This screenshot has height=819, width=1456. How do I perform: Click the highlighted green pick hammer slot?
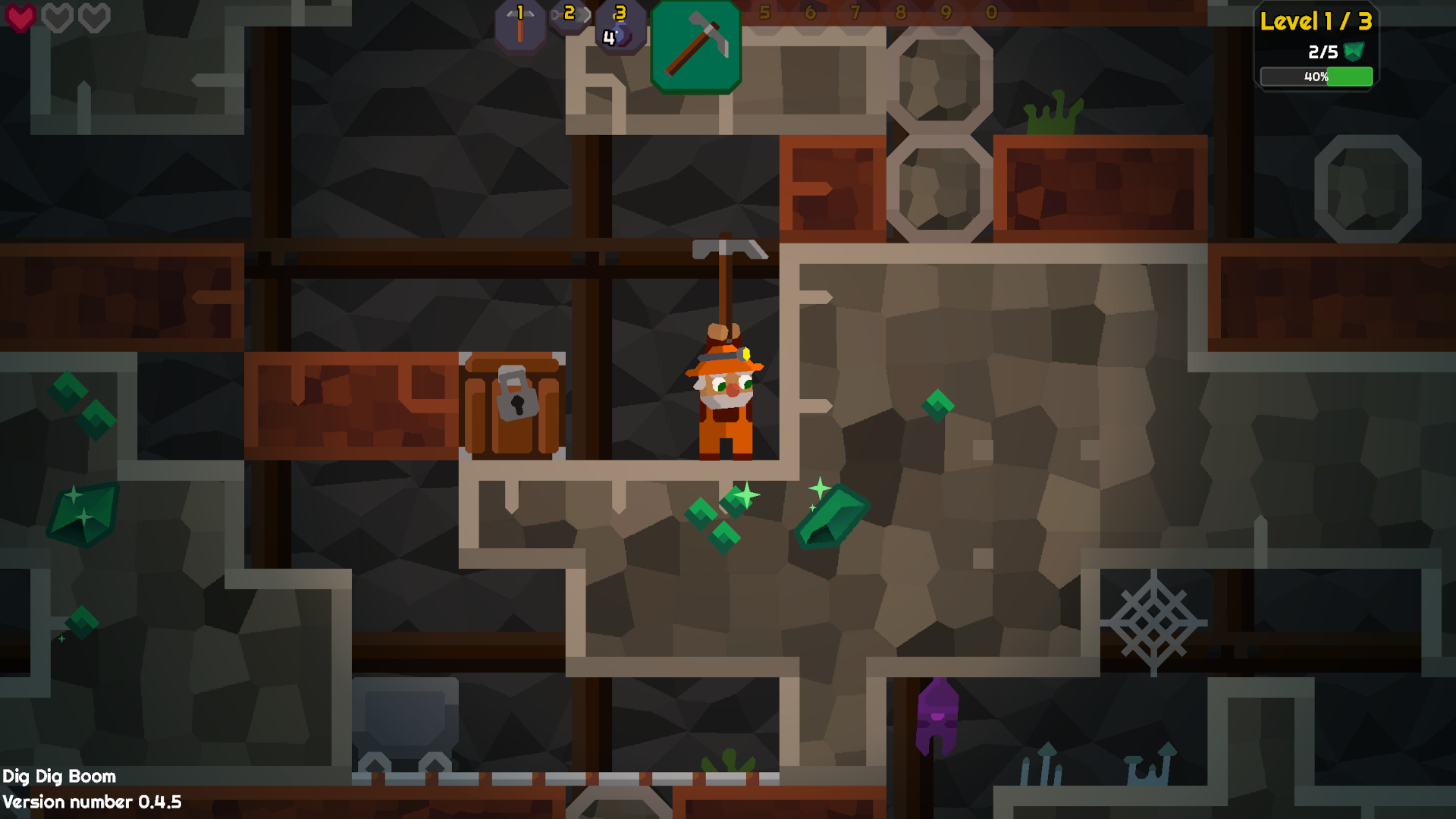[x=695, y=47]
